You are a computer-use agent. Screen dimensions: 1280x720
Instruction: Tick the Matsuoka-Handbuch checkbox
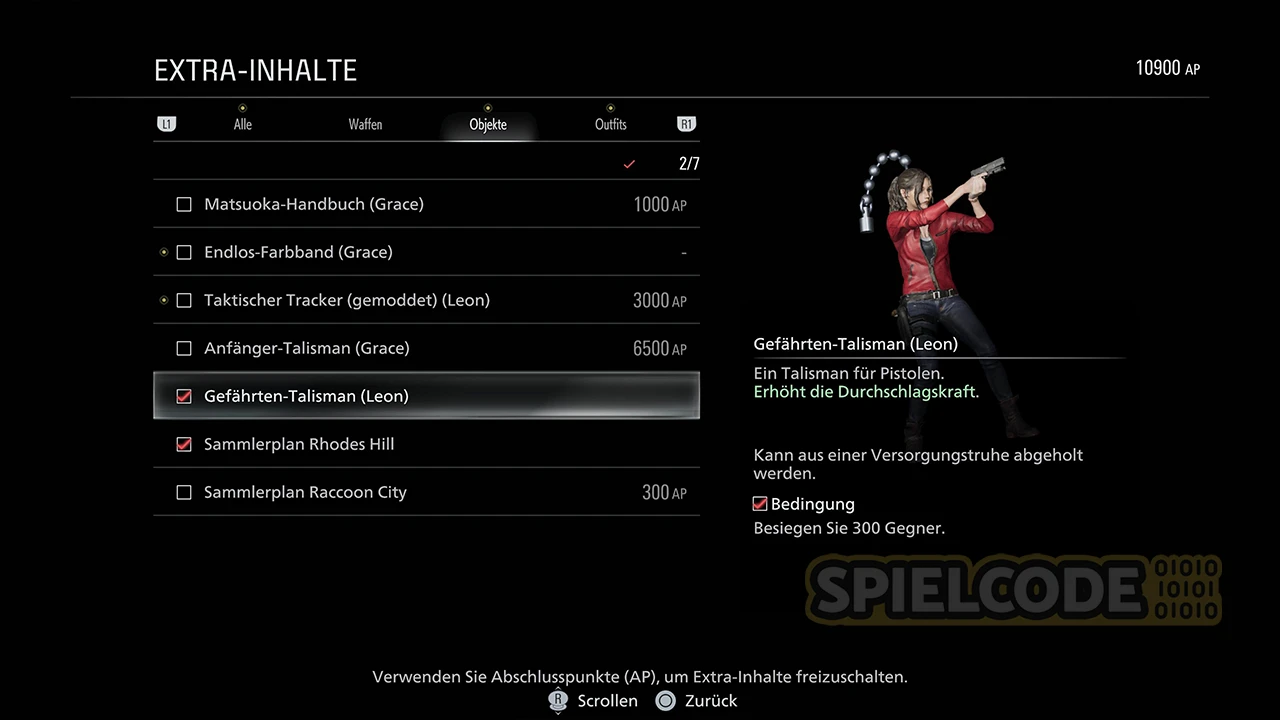tap(184, 205)
